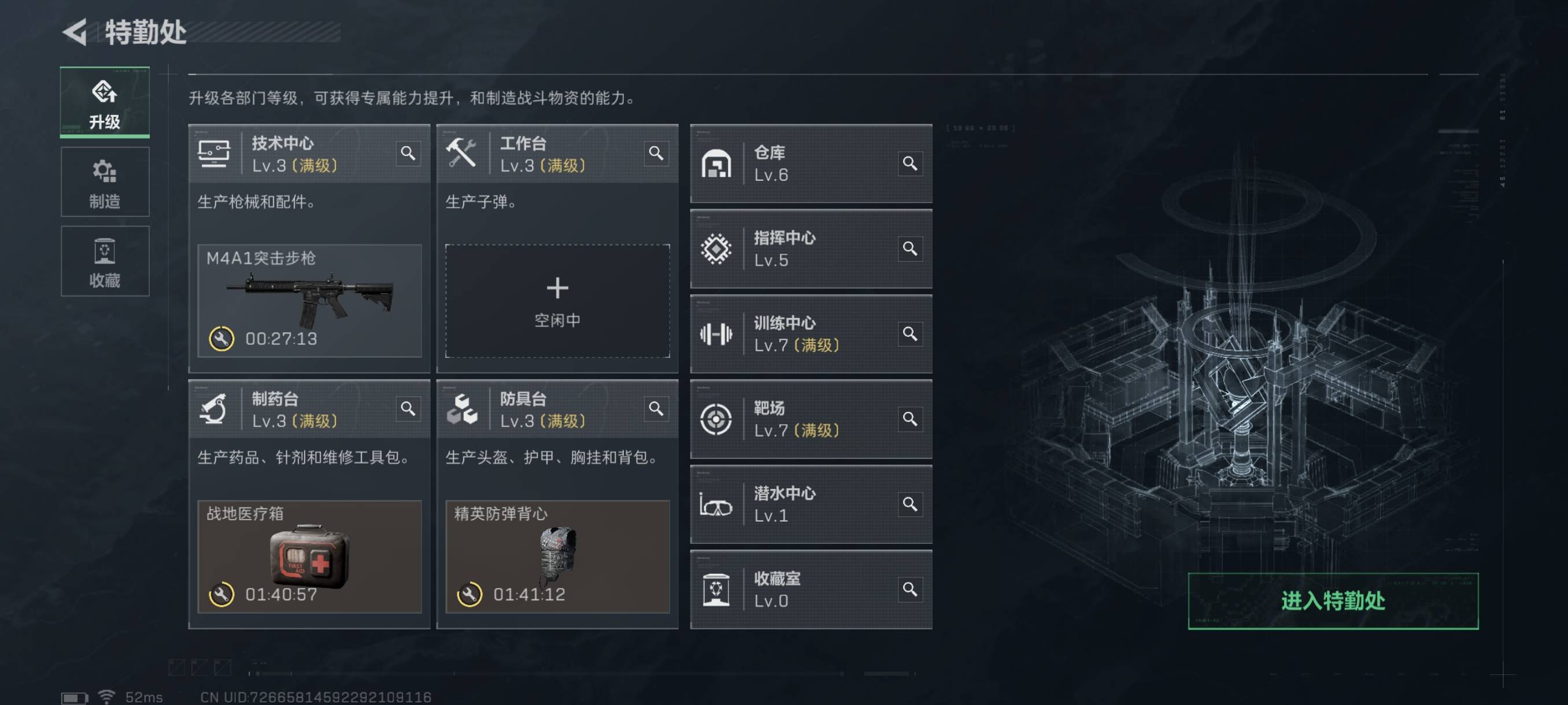Tap the 防具台 magnifier icon
This screenshot has height=705, width=1568.
[x=656, y=408]
